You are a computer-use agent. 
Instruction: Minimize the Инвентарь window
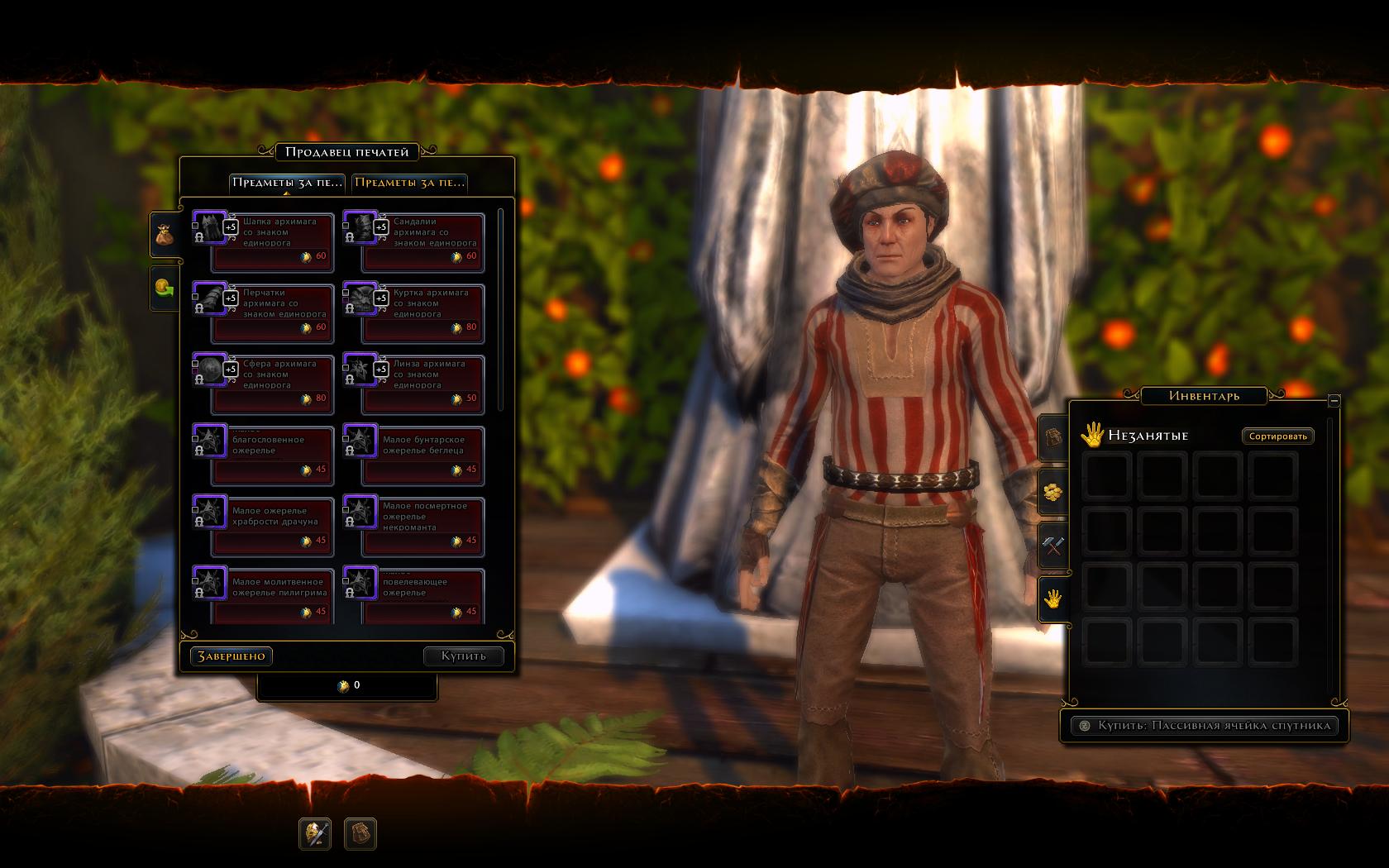(1334, 400)
